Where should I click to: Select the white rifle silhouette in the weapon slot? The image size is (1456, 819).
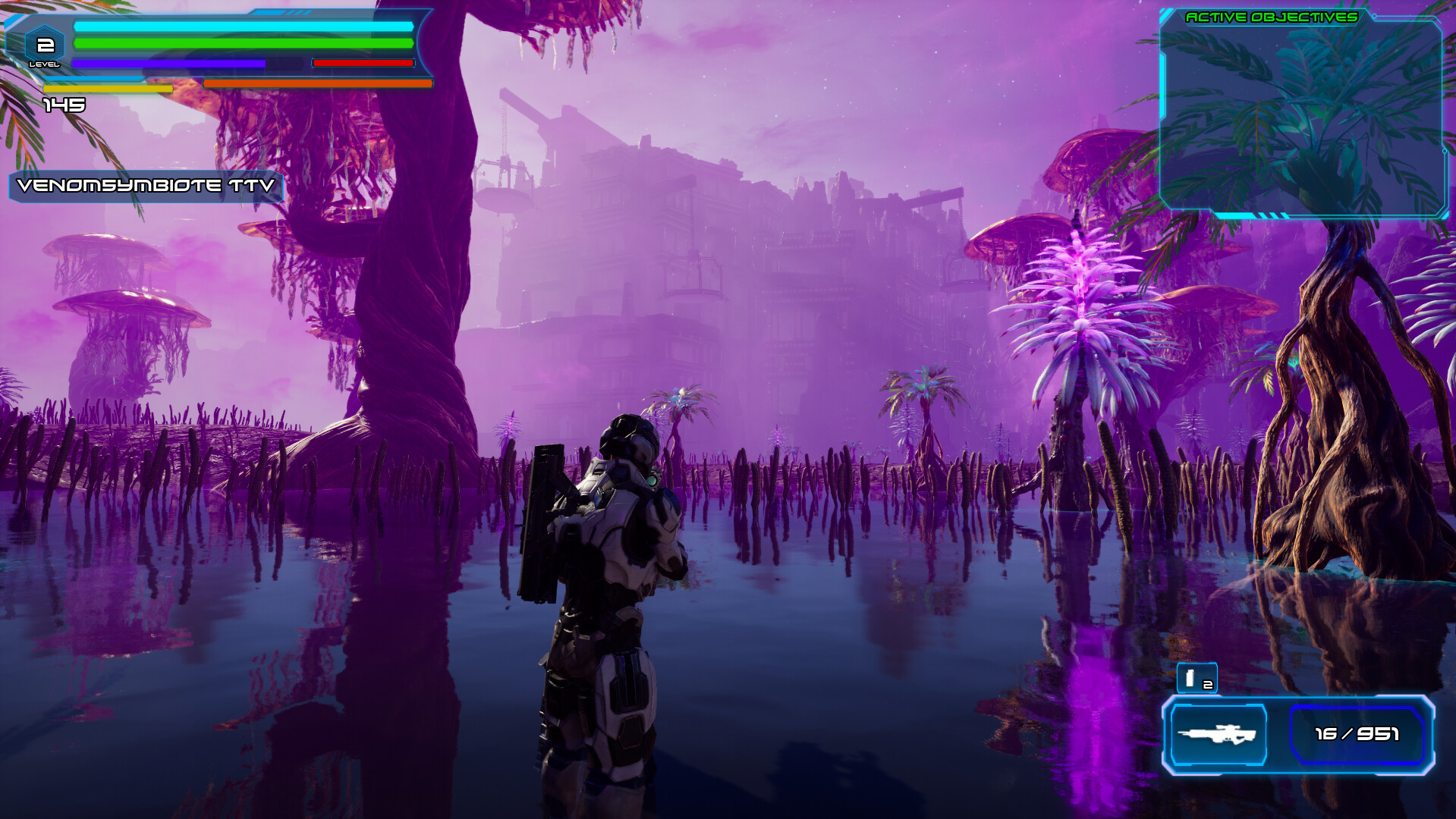pyautogui.click(x=1218, y=734)
